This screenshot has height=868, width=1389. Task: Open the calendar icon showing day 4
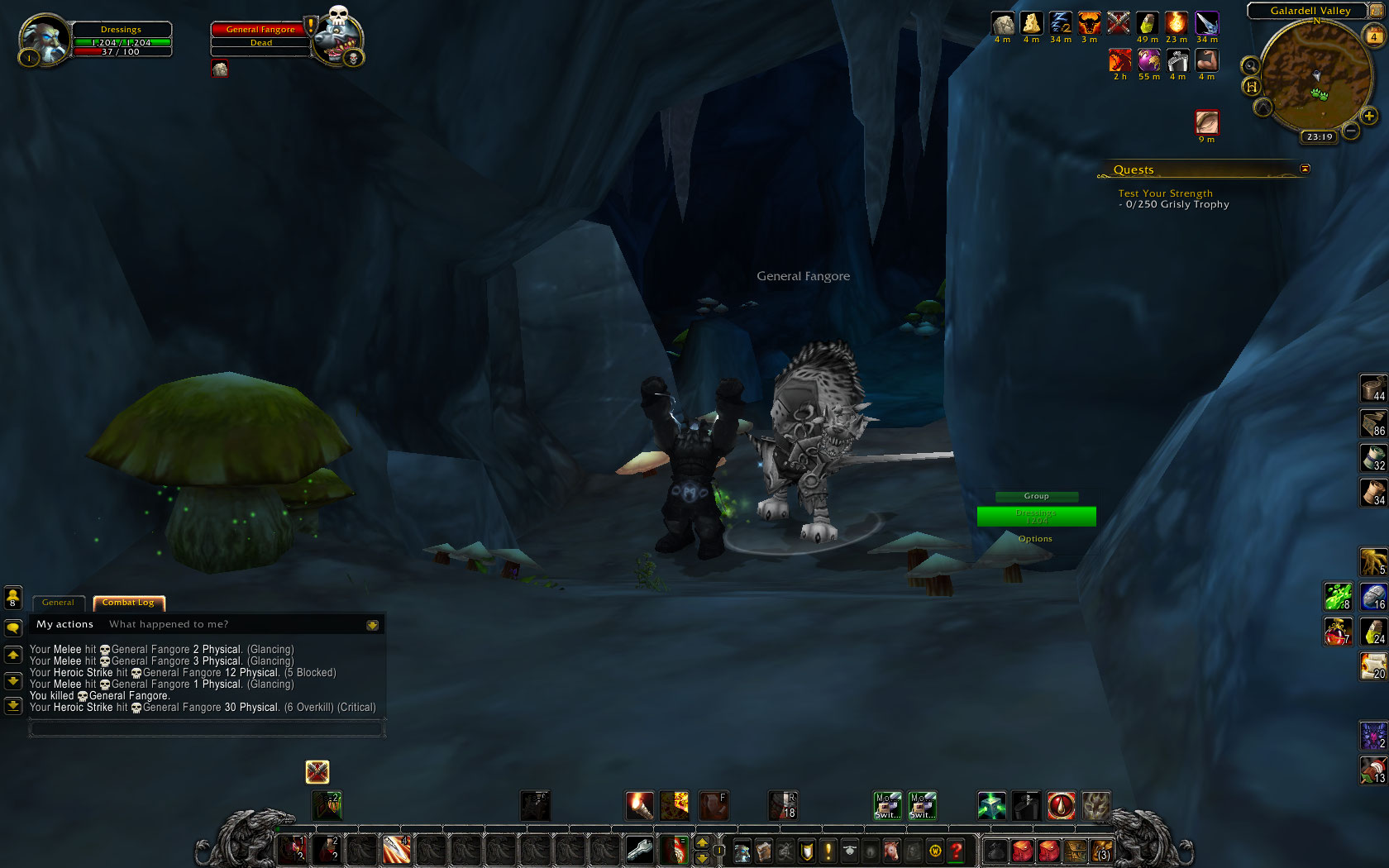click(x=1373, y=36)
